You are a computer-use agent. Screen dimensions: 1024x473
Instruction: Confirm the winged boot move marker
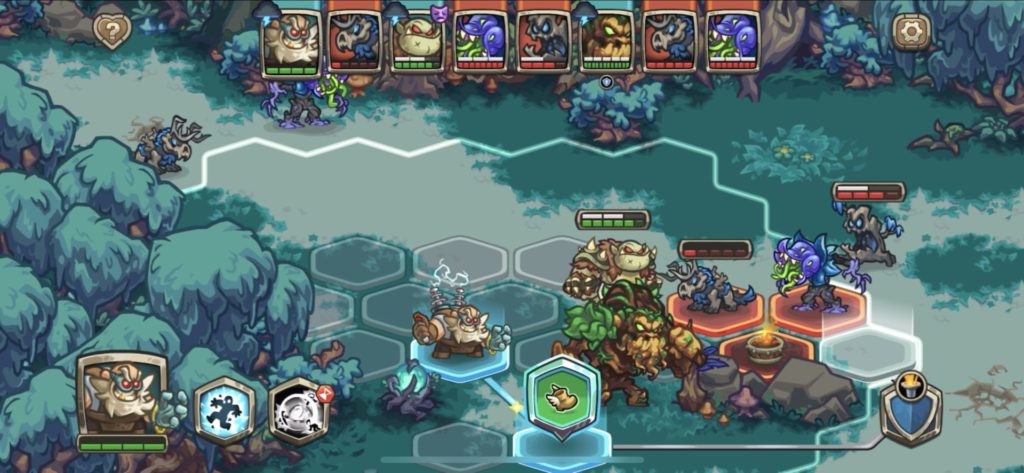(x=562, y=397)
